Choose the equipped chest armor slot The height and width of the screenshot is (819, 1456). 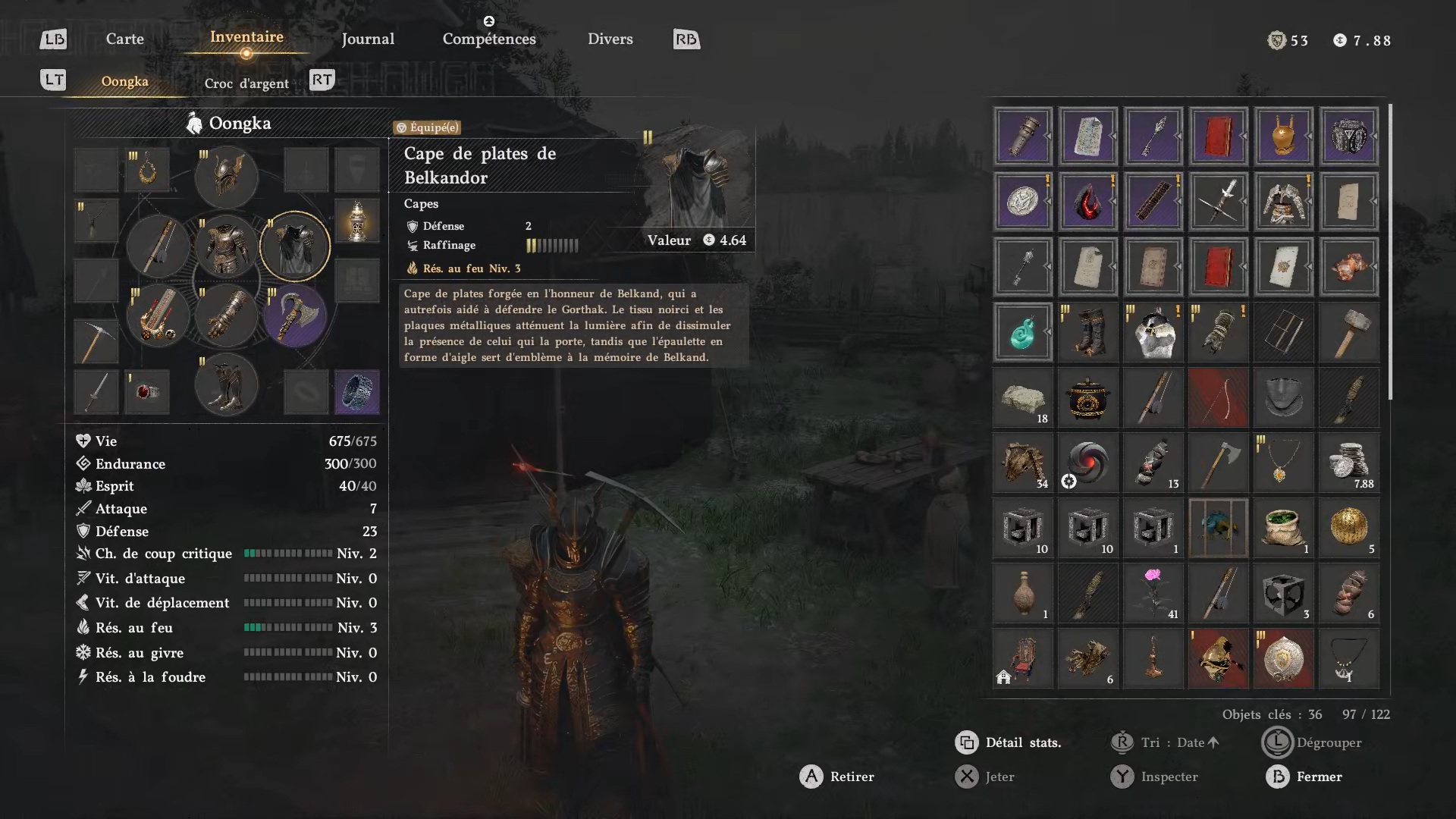226,246
